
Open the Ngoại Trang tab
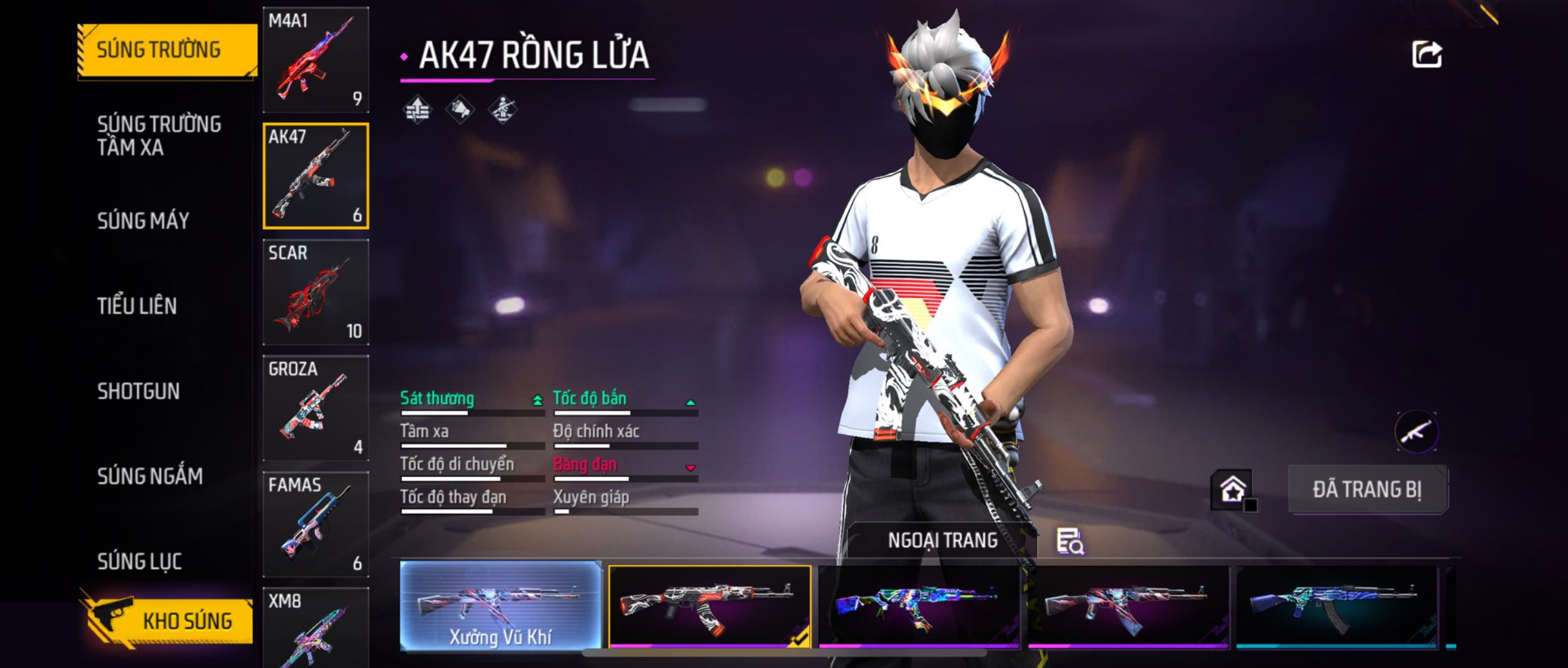[x=942, y=541]
